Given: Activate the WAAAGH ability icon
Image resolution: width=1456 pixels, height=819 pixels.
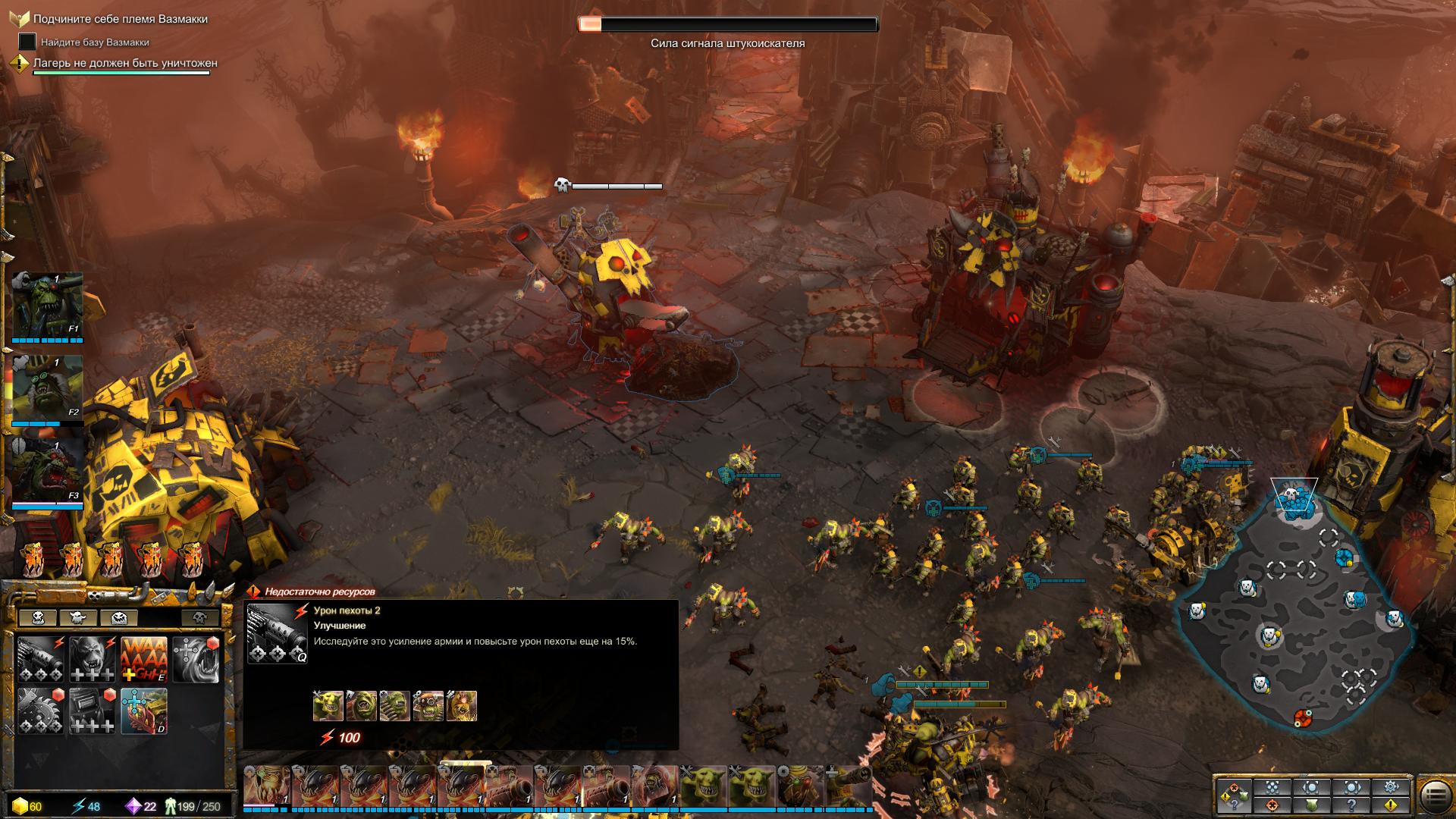Looking at the screenshot, I should (144, 659).
